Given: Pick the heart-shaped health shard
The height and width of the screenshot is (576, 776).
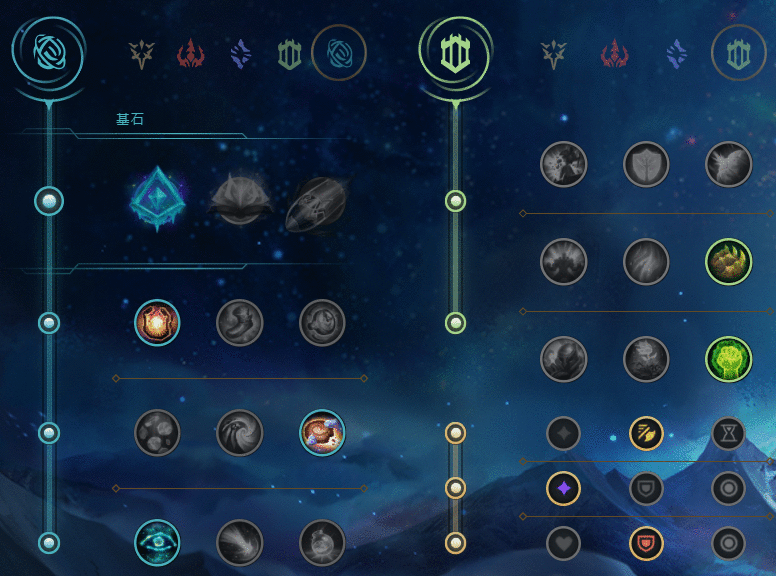Looking at the screenshot, I should [x=564, y=543].
